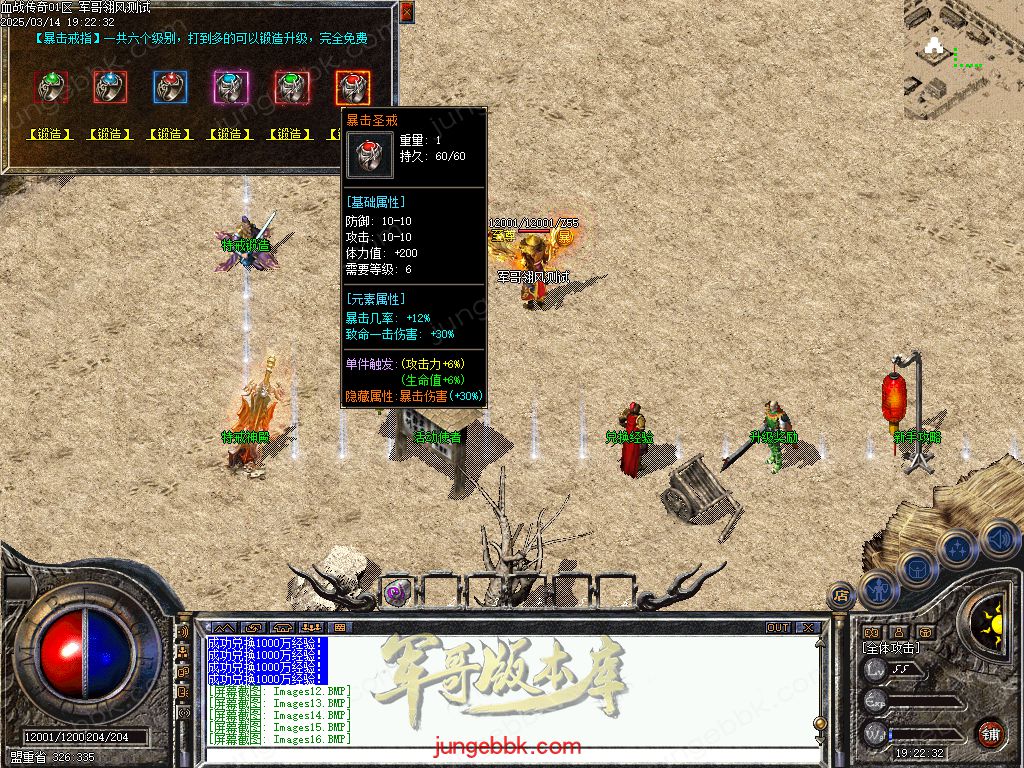Screen dimensions: 1024x768
Task: Open the bag inventory
Action: pos(917,570)
